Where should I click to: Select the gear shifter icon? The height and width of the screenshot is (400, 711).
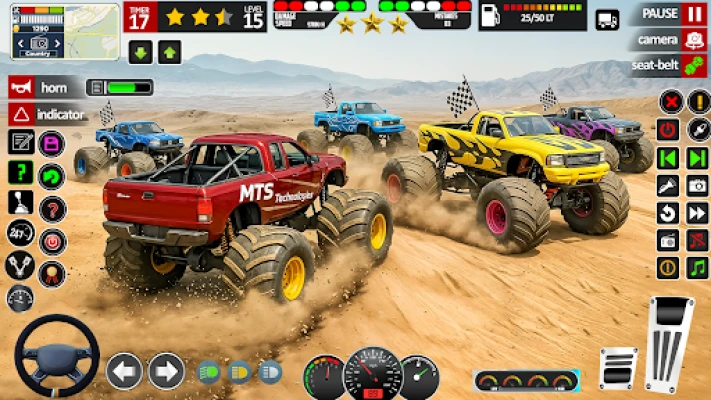(x=21, y=203)
